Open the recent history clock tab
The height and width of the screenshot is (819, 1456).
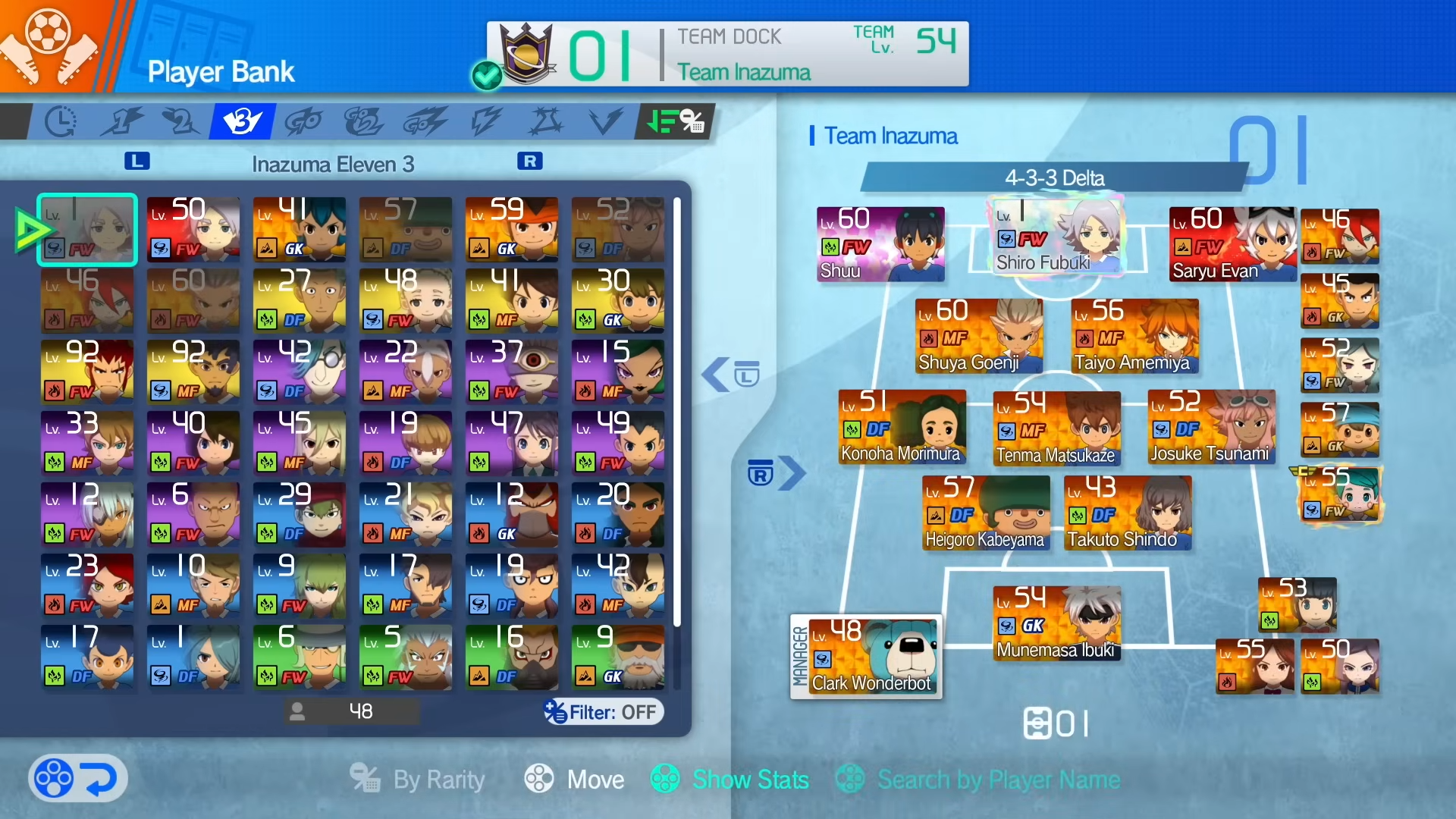61,121
